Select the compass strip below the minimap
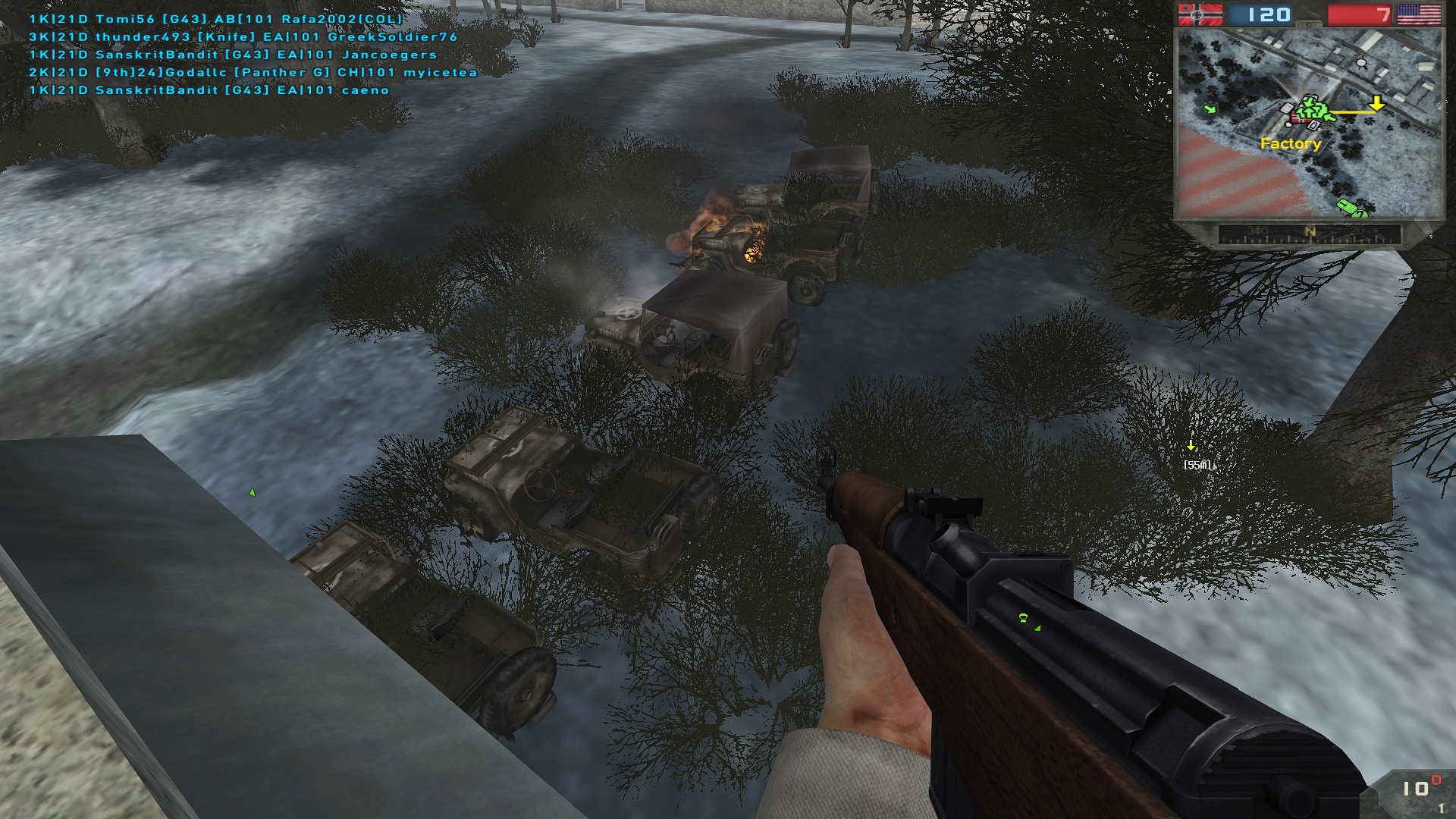 pos(1309,234)
